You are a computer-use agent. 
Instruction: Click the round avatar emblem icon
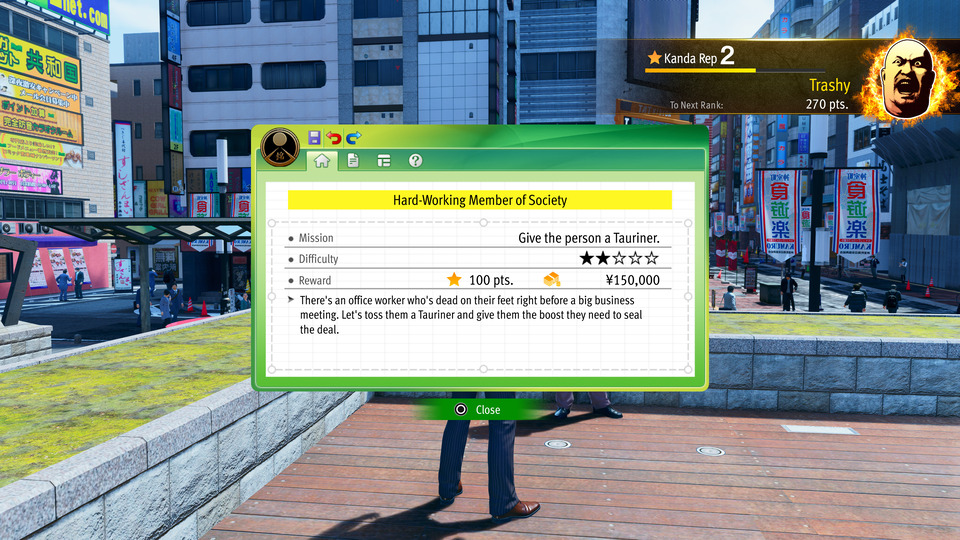point(281,147)
